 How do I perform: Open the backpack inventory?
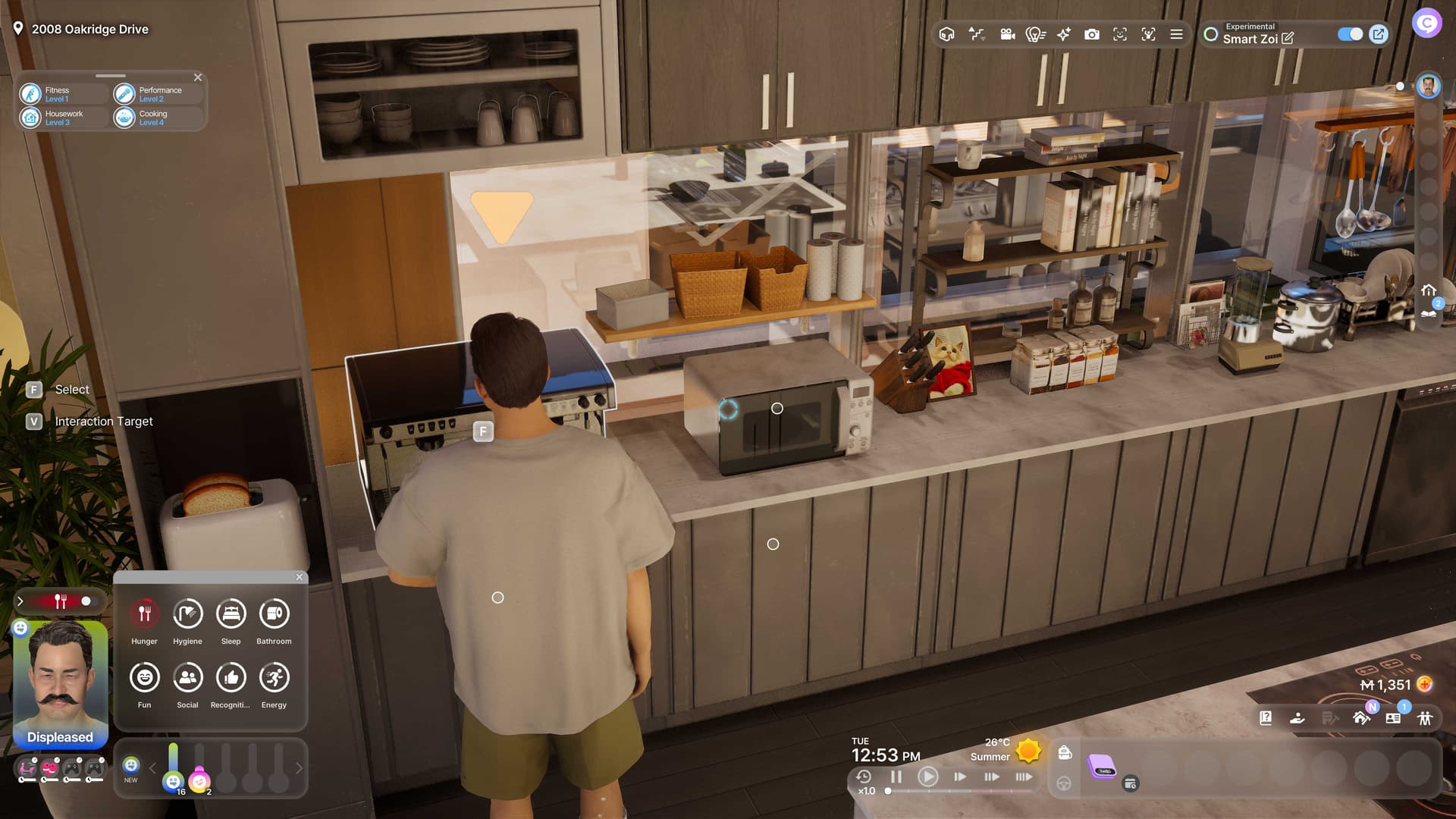click(1065, 752)
